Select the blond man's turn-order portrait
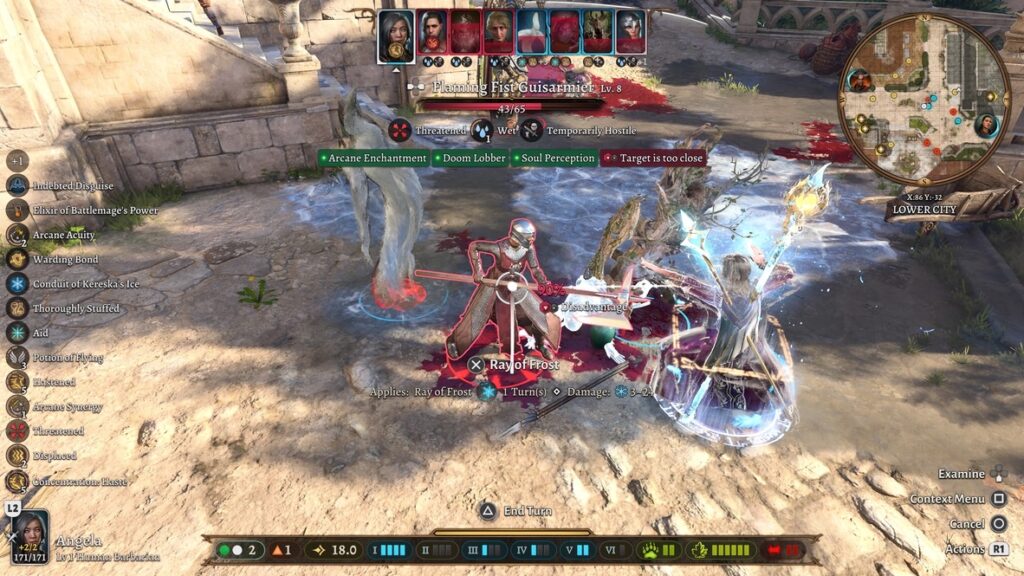This screenshot has height=576, width=1024. [497, 32]
